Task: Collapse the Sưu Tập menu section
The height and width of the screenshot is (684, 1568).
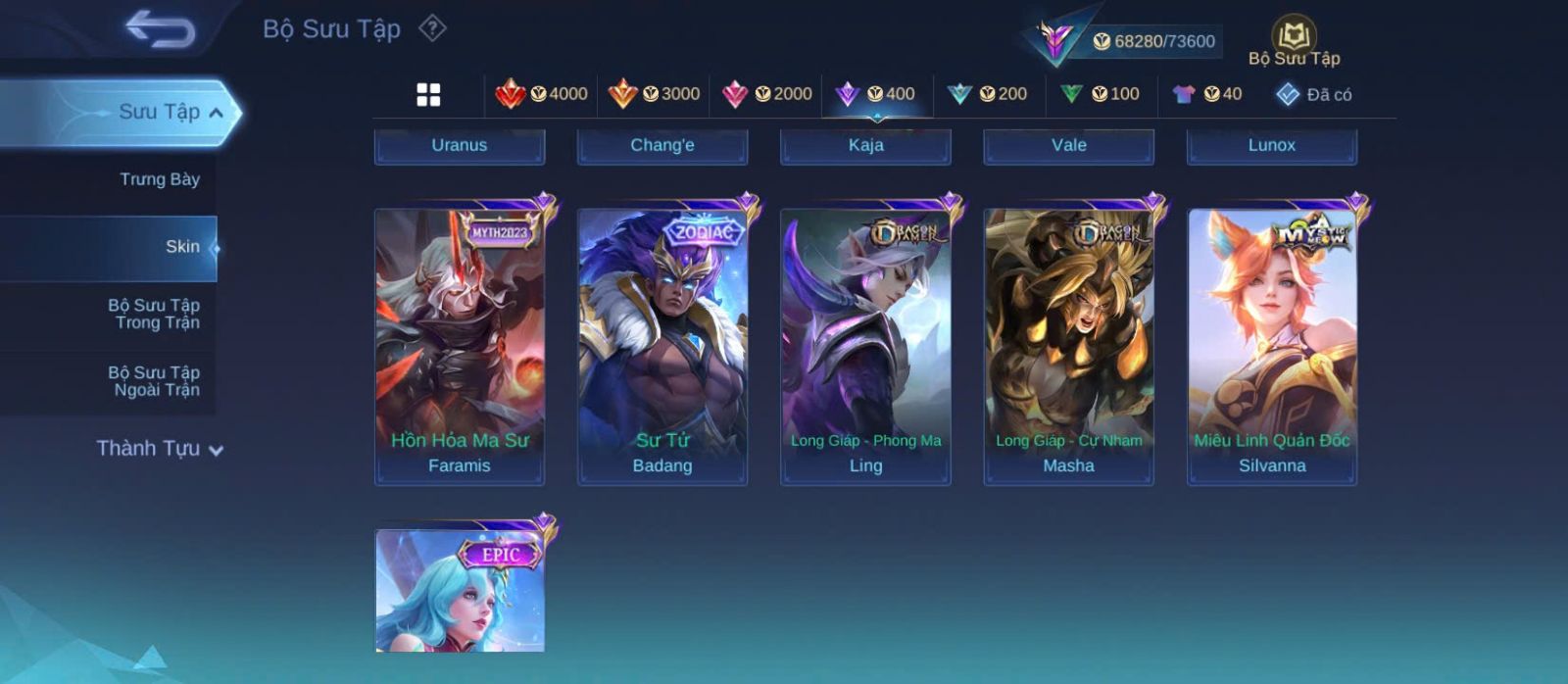Action: (x=216, y=113)
